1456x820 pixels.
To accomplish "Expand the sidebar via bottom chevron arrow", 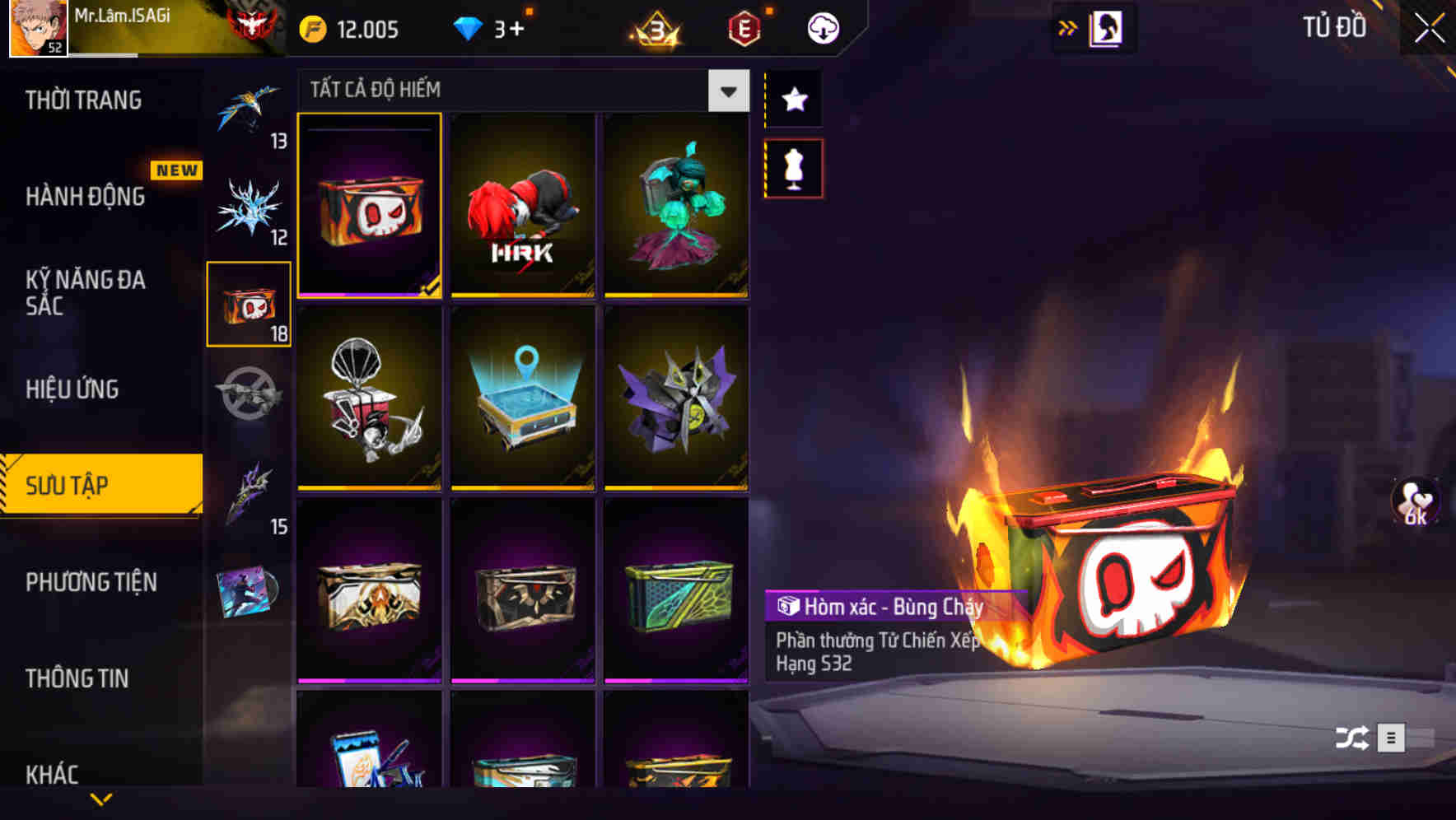I will tap(100, 797).
